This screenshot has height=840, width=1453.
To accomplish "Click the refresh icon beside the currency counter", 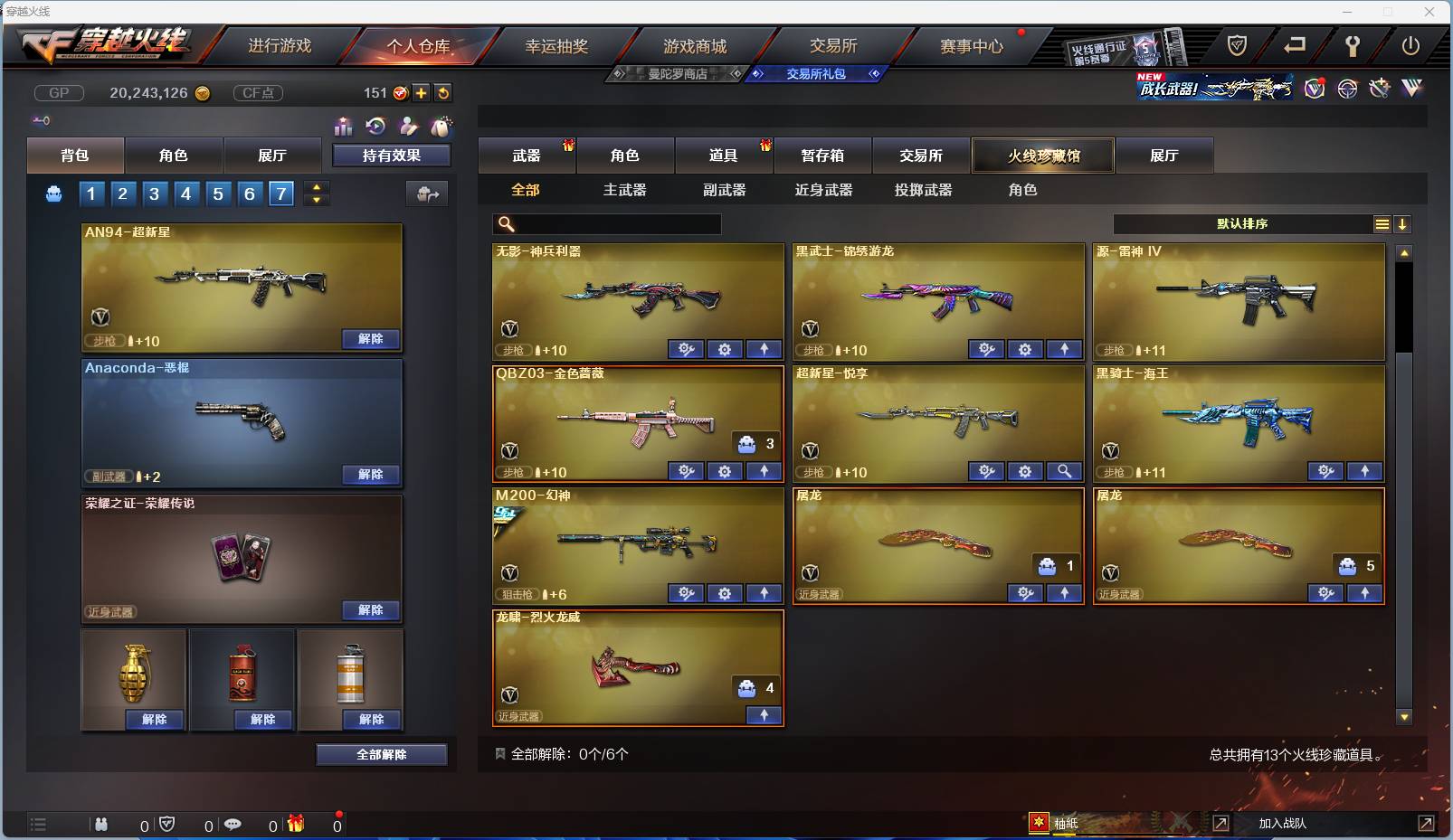I will 442,92.
